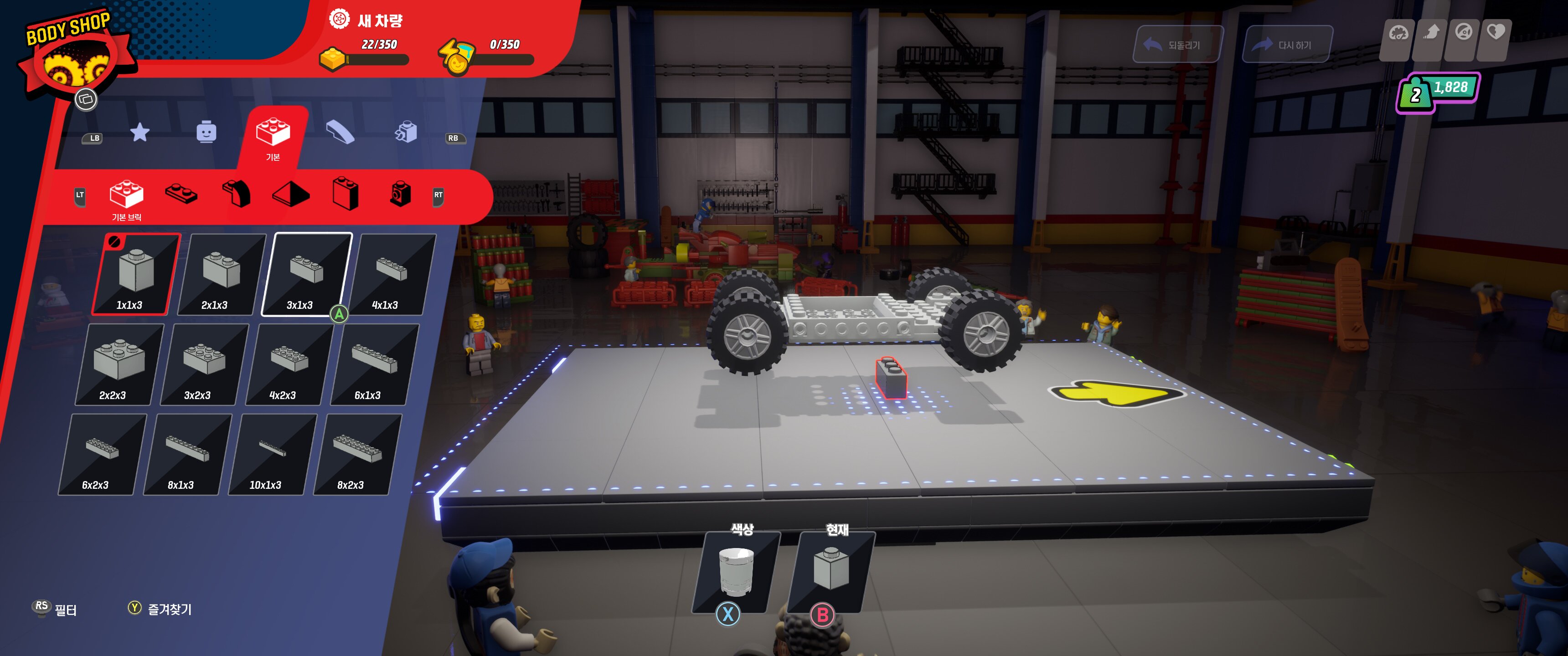Image resolution: width=1568 pixels, height=656 pixels.
Task: Choose the 2x2x3 brick tile
Action: [x=119, y=364]
